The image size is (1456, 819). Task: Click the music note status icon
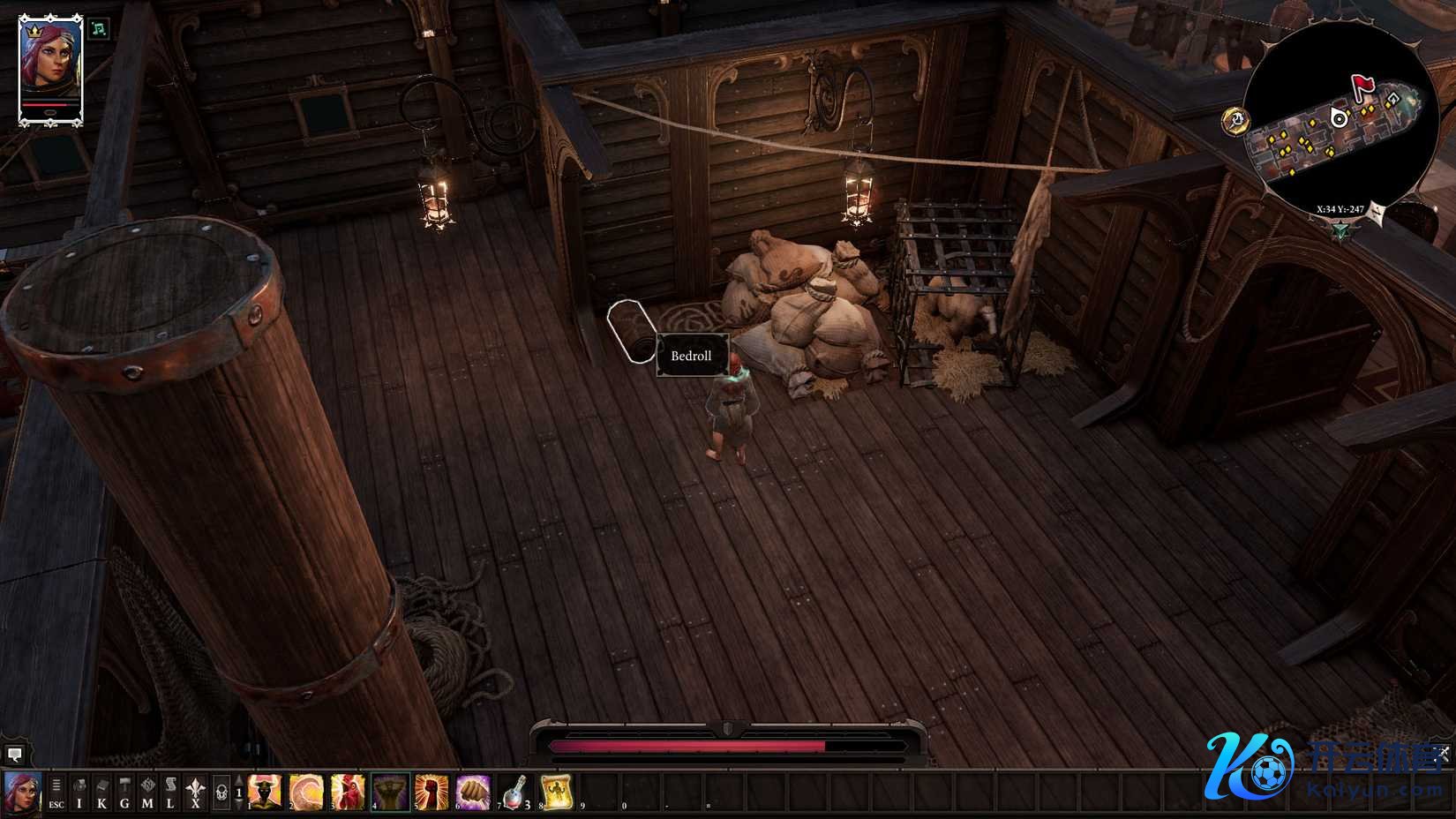100,28
